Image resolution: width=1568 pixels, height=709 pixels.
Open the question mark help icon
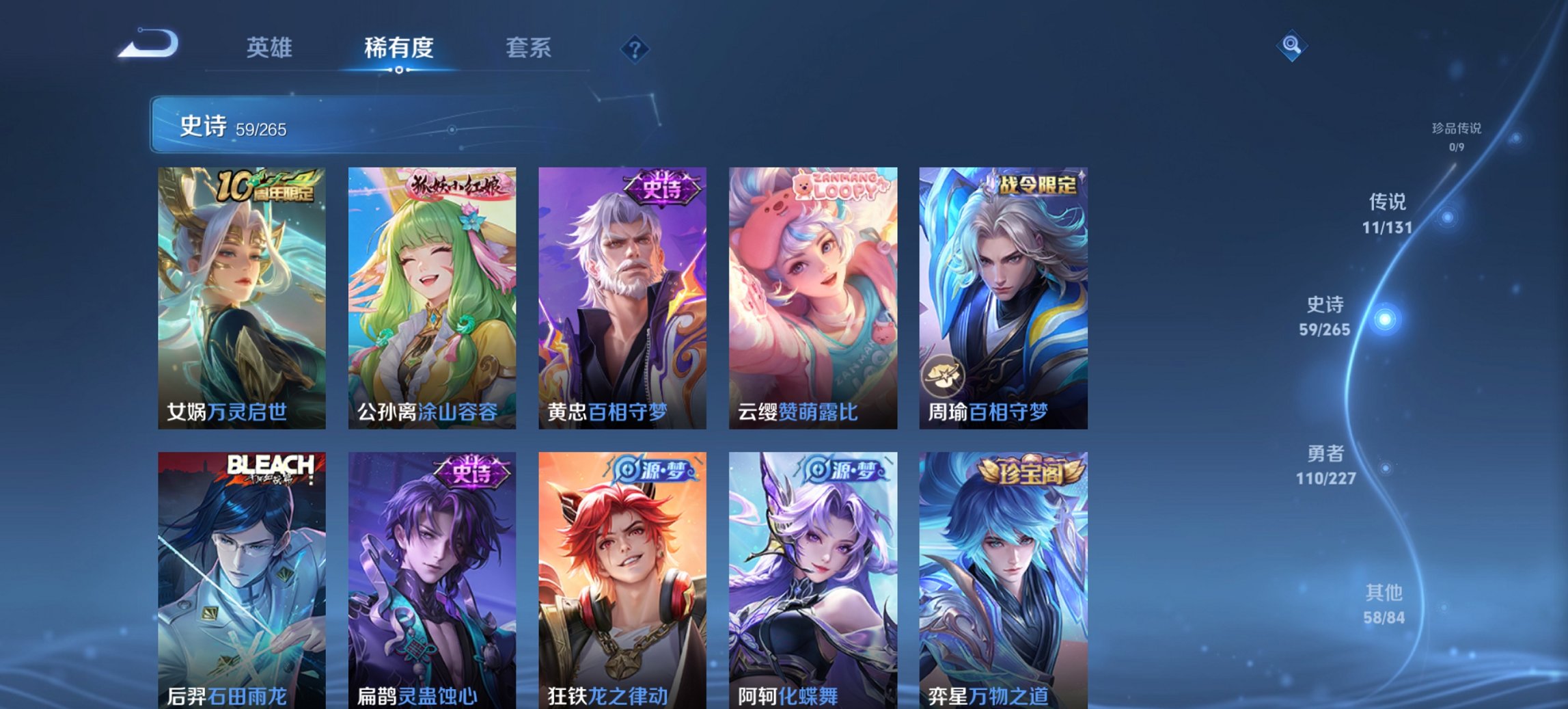tap(635, 49)
